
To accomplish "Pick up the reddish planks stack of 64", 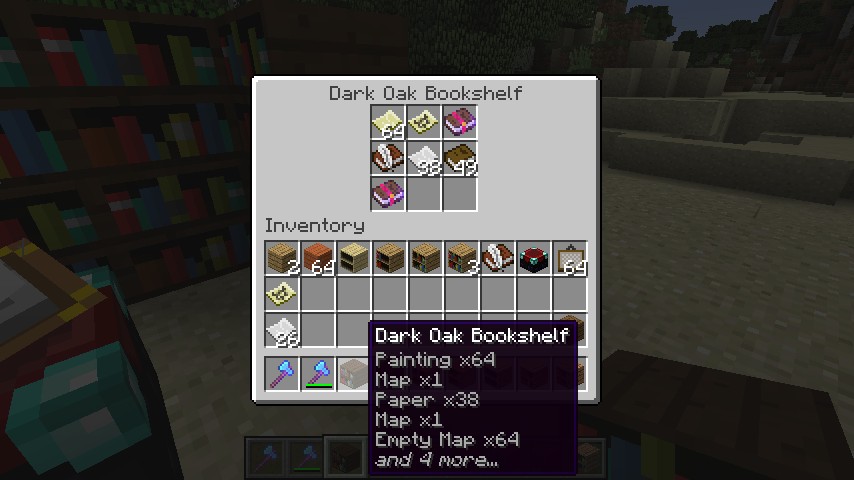I will click(x=318, y=258).
